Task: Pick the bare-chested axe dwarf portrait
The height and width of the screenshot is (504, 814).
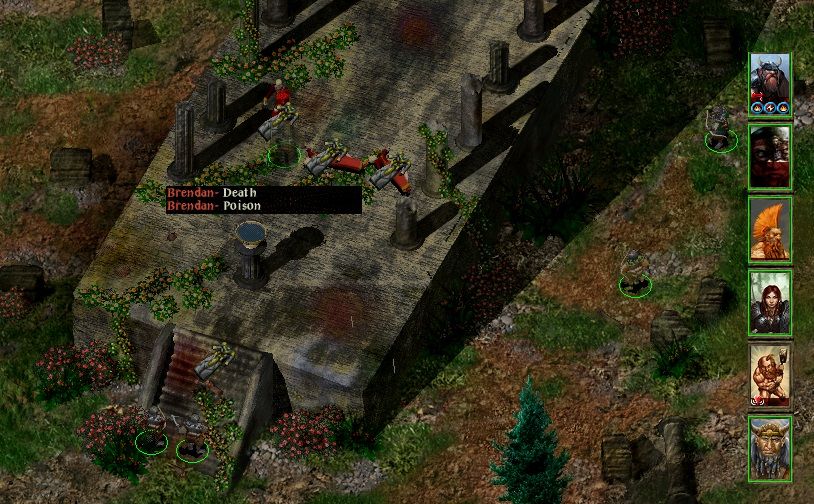Action: coord(770,375)
